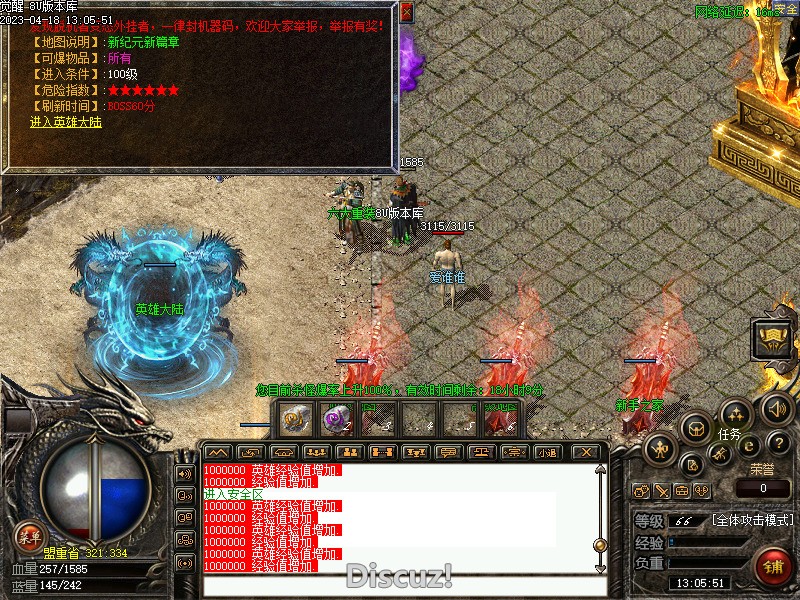
Task: Follow the 进入英雄大陆 link
Action: 65,122
